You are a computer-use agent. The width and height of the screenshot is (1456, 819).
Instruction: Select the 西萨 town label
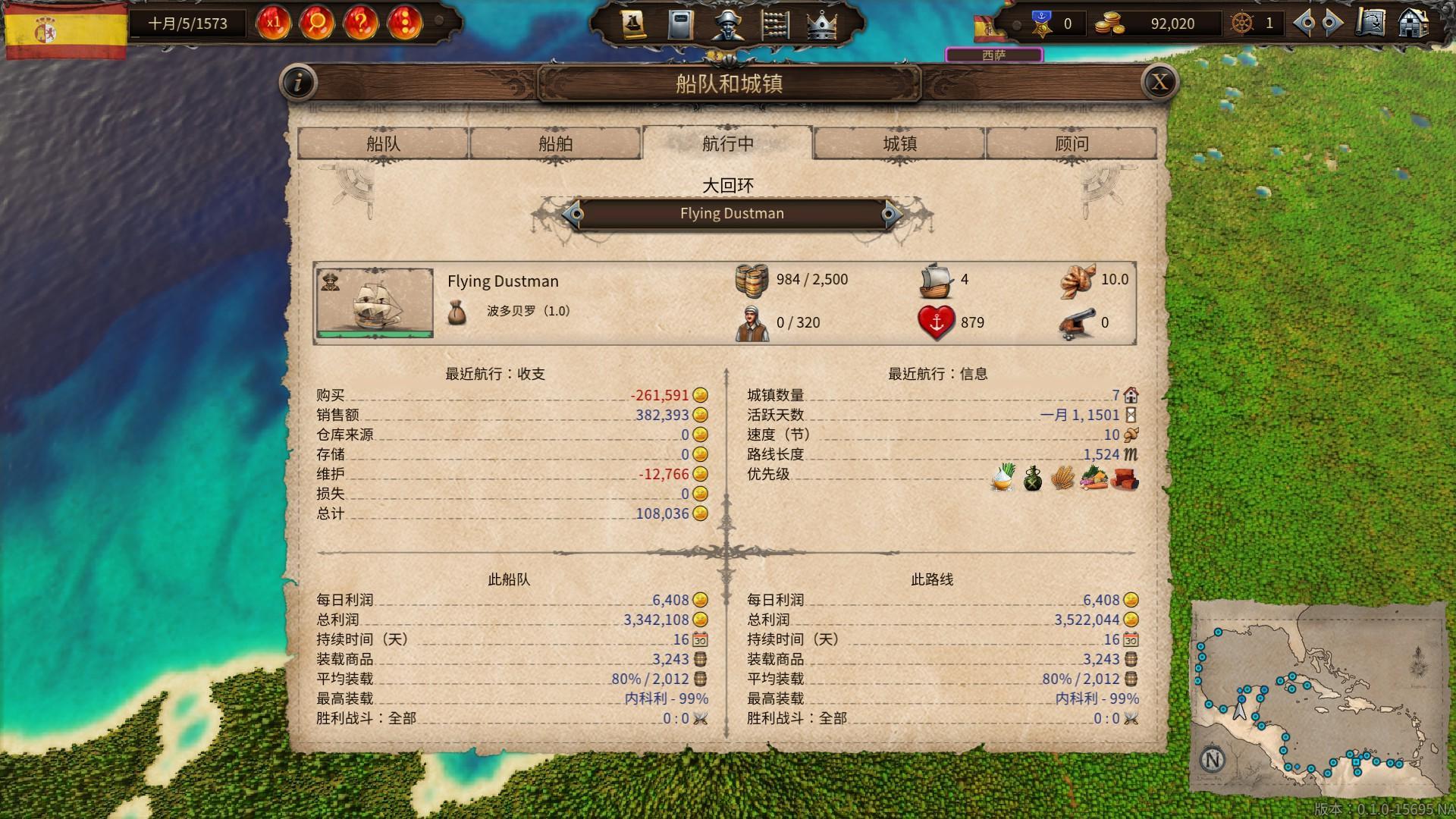[x=993, y=55]
